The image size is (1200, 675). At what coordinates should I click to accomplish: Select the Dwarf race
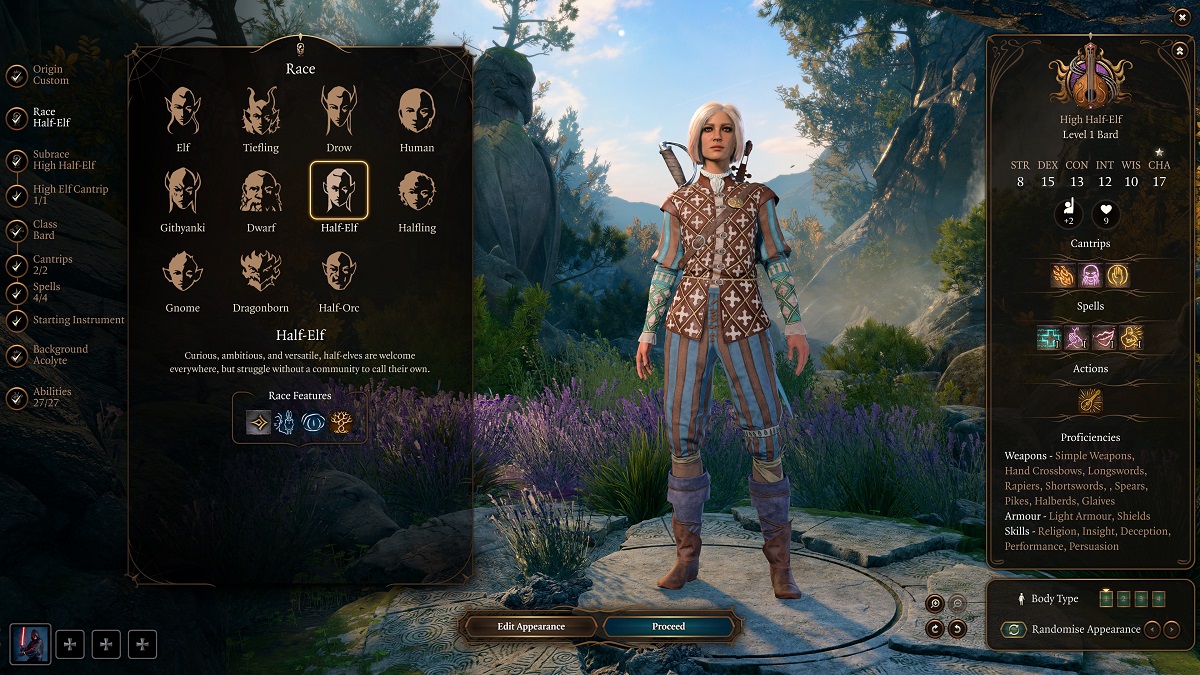pyautogui.click(x=261, y=191)
